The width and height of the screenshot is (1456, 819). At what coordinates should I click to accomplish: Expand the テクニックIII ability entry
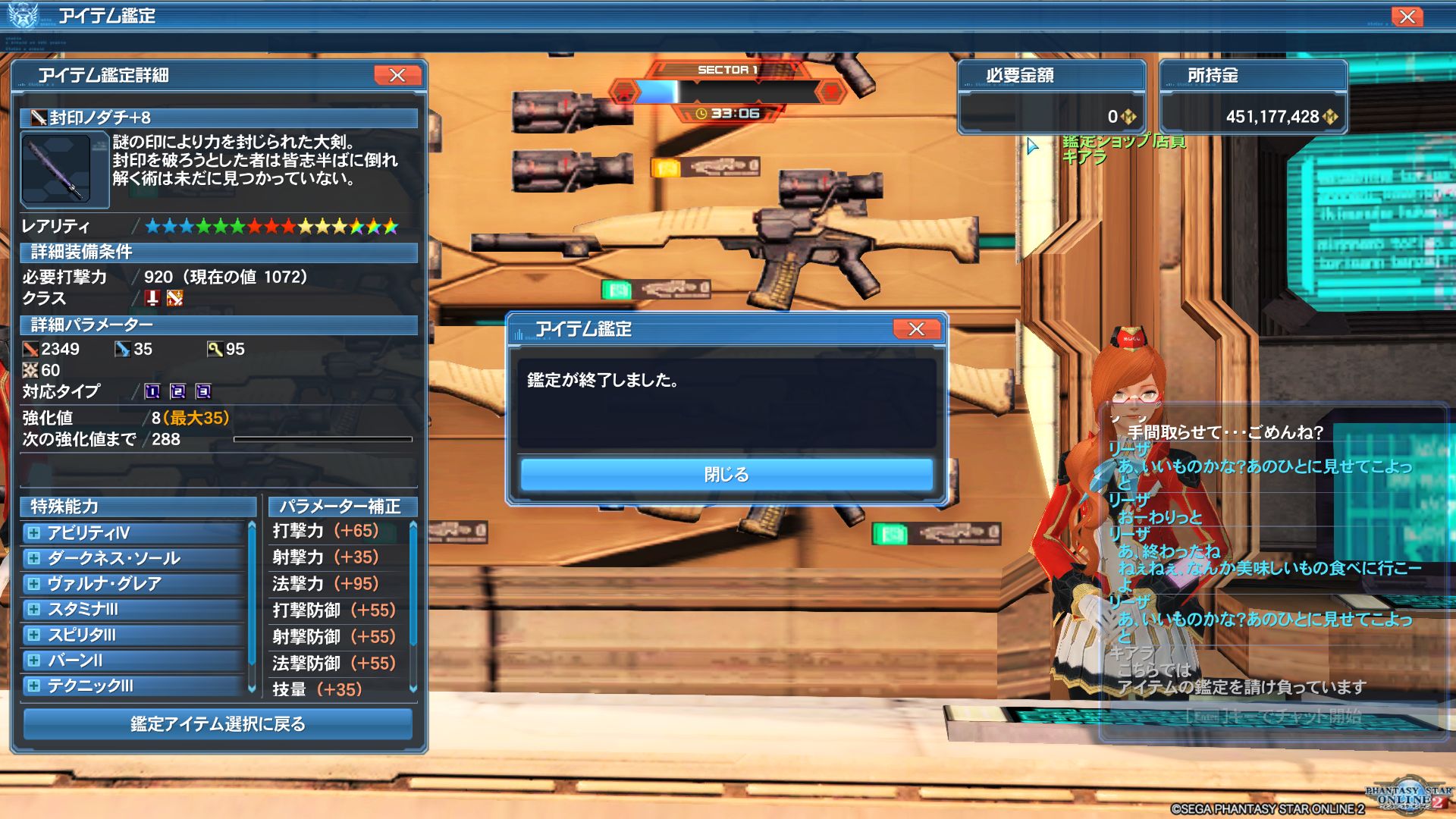33,686
